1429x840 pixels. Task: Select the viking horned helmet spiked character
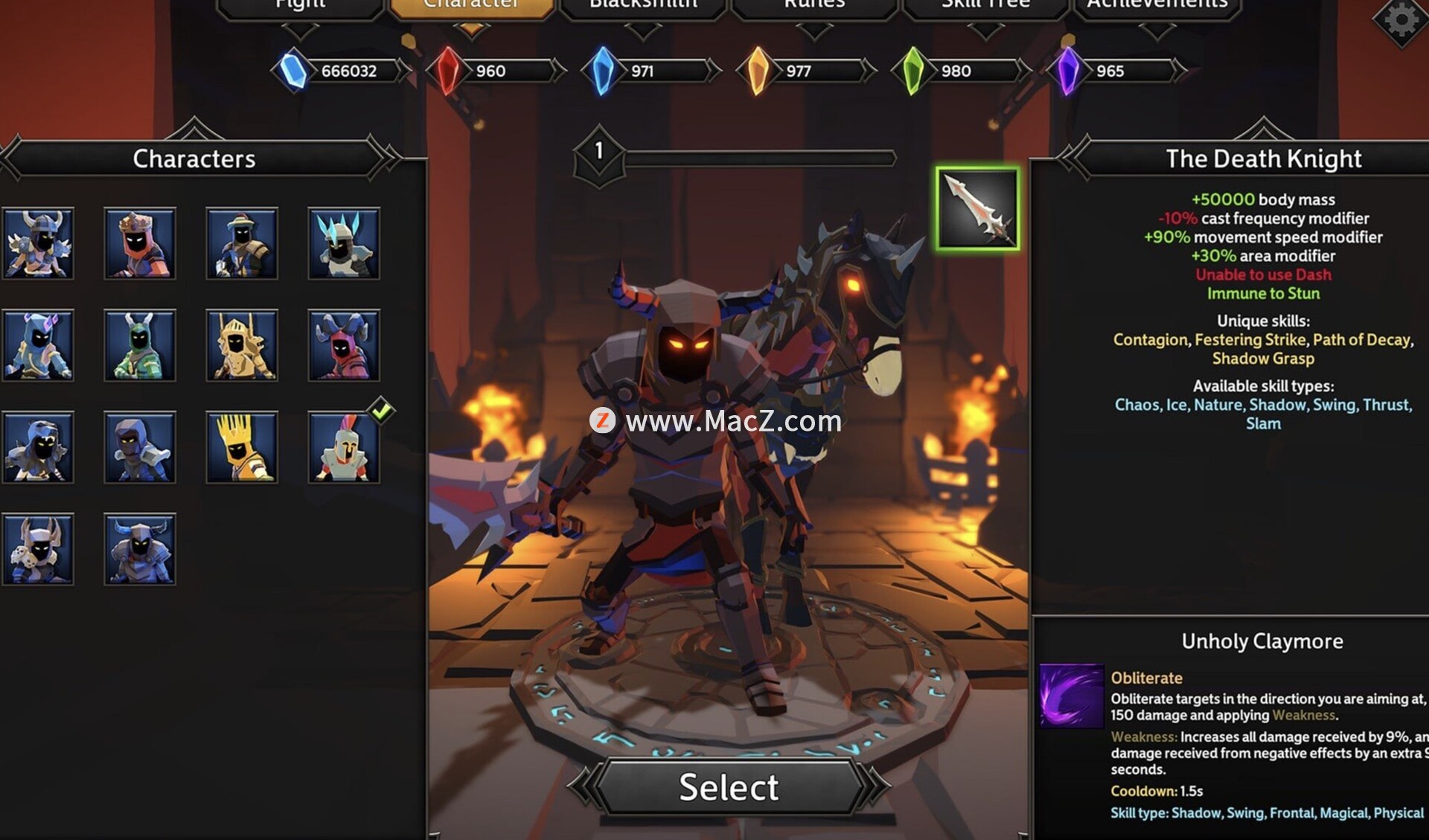coord(37,244)
